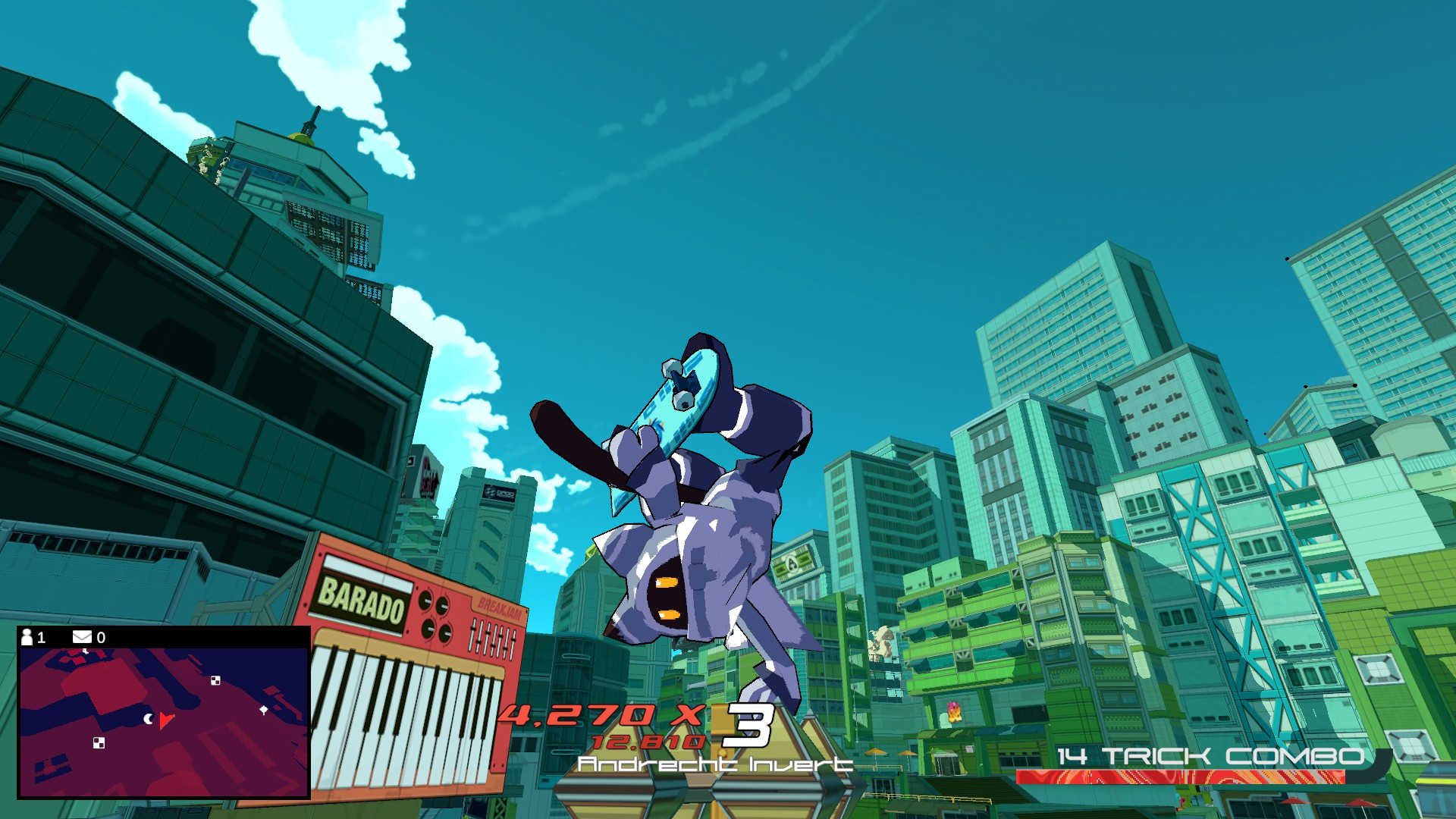1456x819 pixels.
Task: Click the top-left knob on the BARADO keyboard
Action: [426, 601]
